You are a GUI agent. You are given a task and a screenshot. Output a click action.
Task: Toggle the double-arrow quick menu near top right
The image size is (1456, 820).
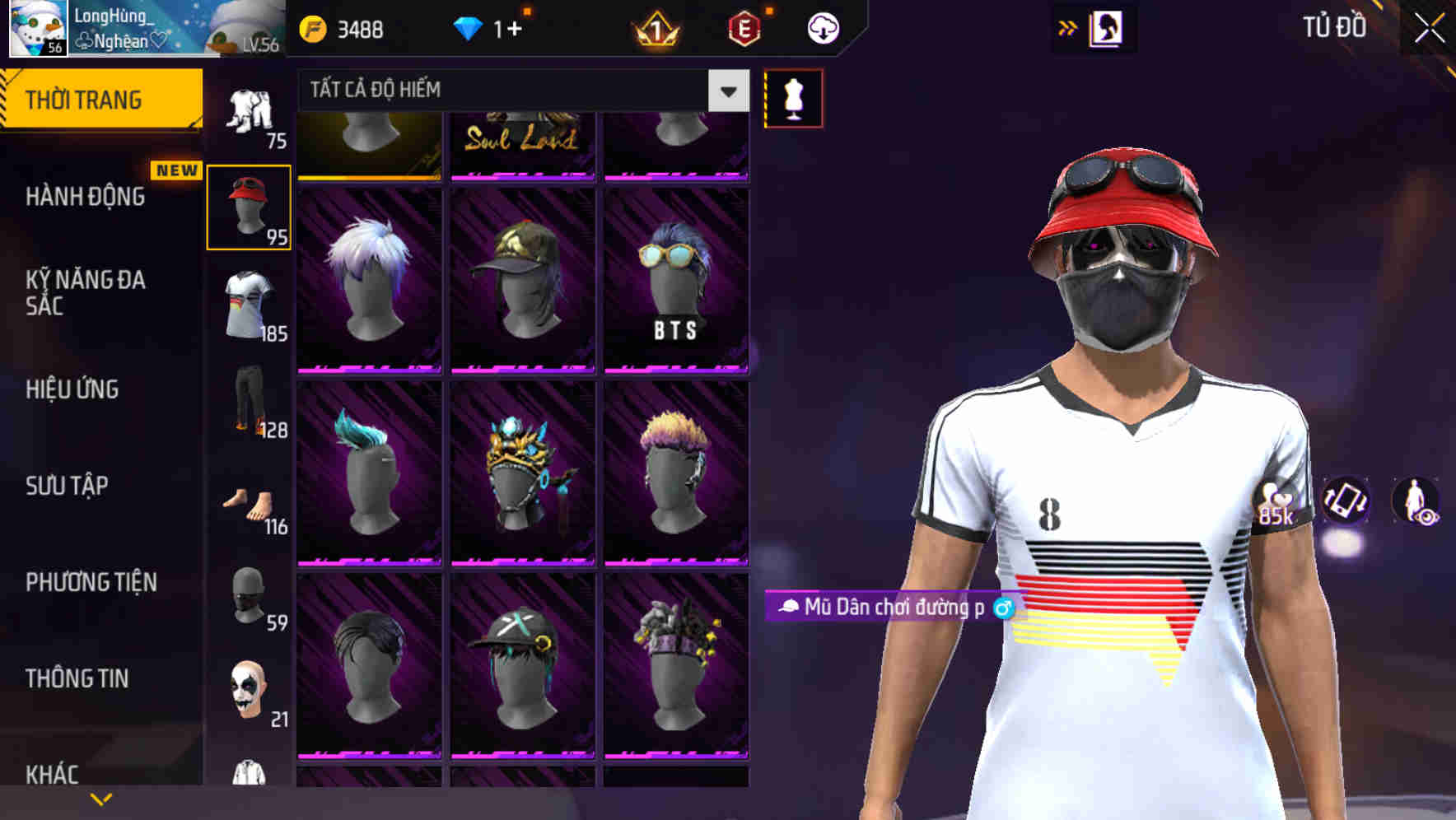pyautogui.click(x=1066, y=27)
